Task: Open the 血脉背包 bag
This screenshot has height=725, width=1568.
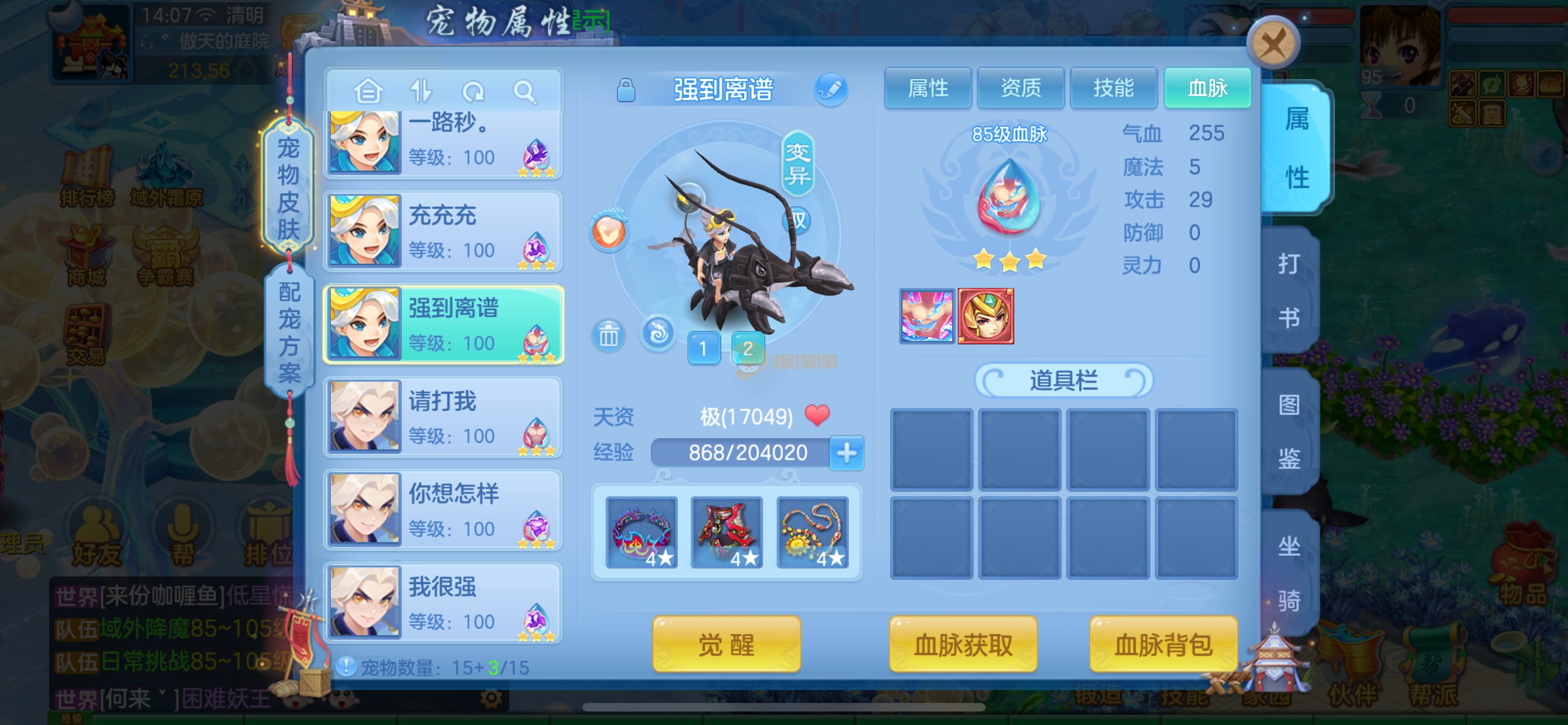Action: pyautogui.click(x=1163, y=644)
